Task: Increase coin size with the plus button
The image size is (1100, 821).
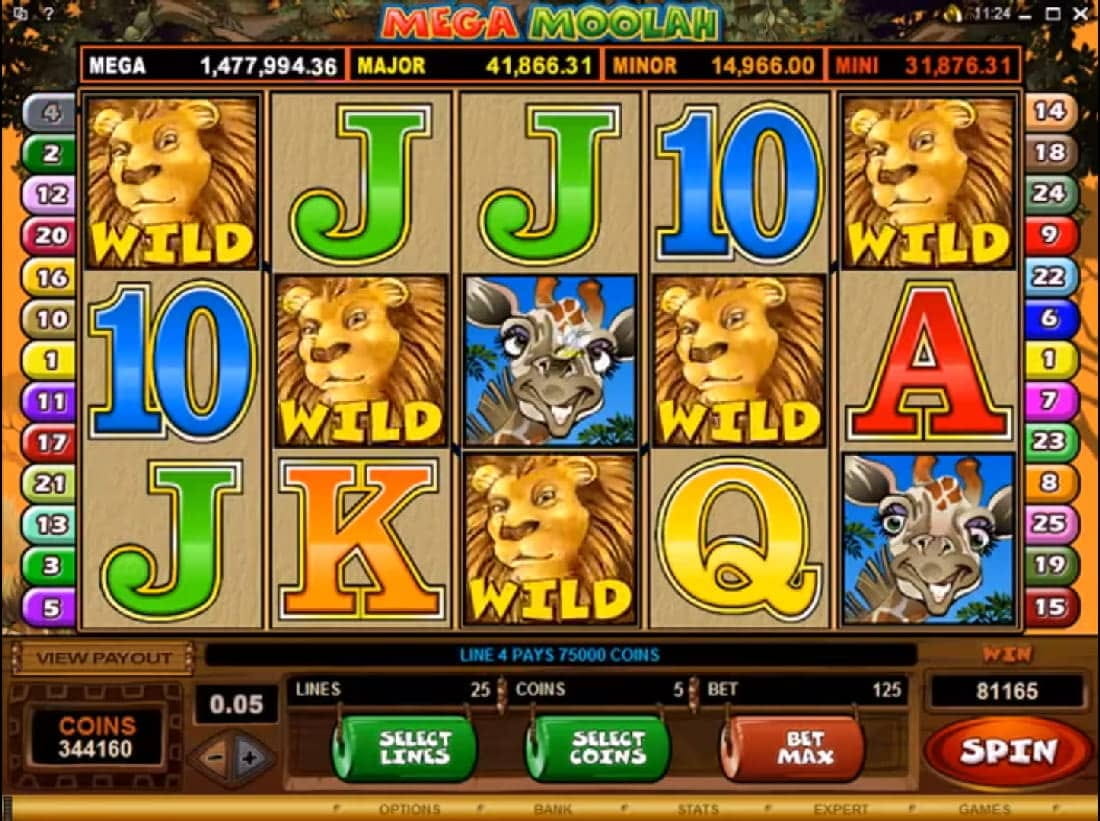Action: coord(252,758)
